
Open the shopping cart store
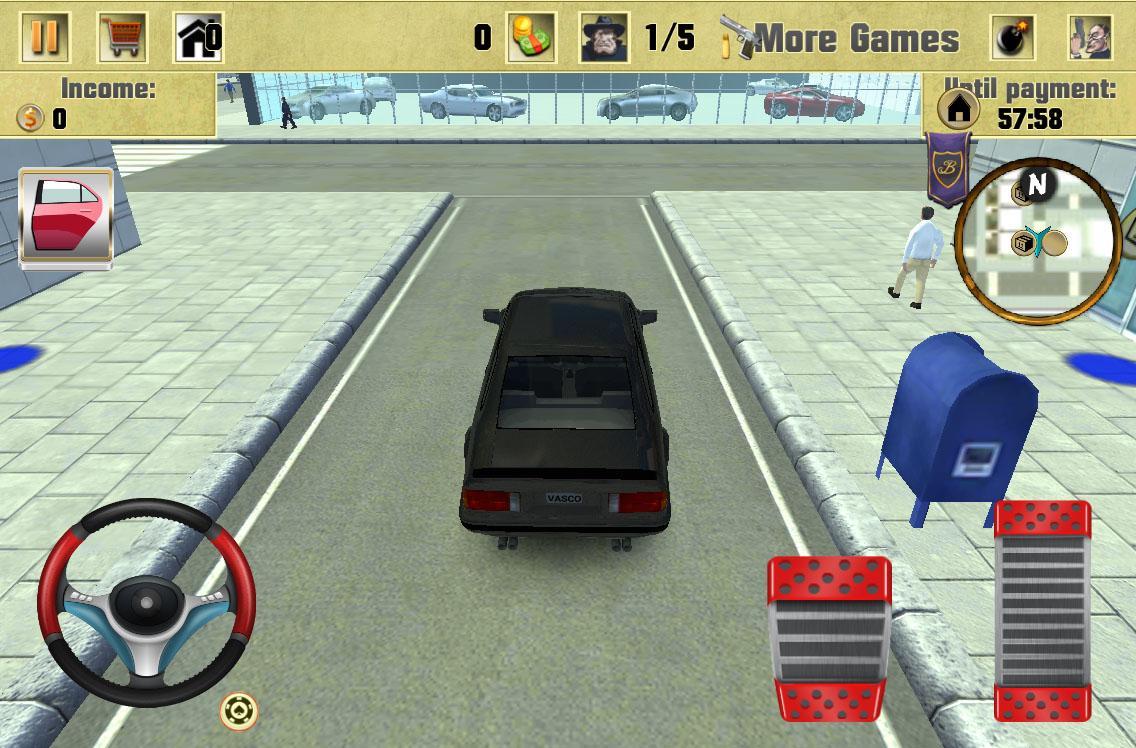click(122, 37)
